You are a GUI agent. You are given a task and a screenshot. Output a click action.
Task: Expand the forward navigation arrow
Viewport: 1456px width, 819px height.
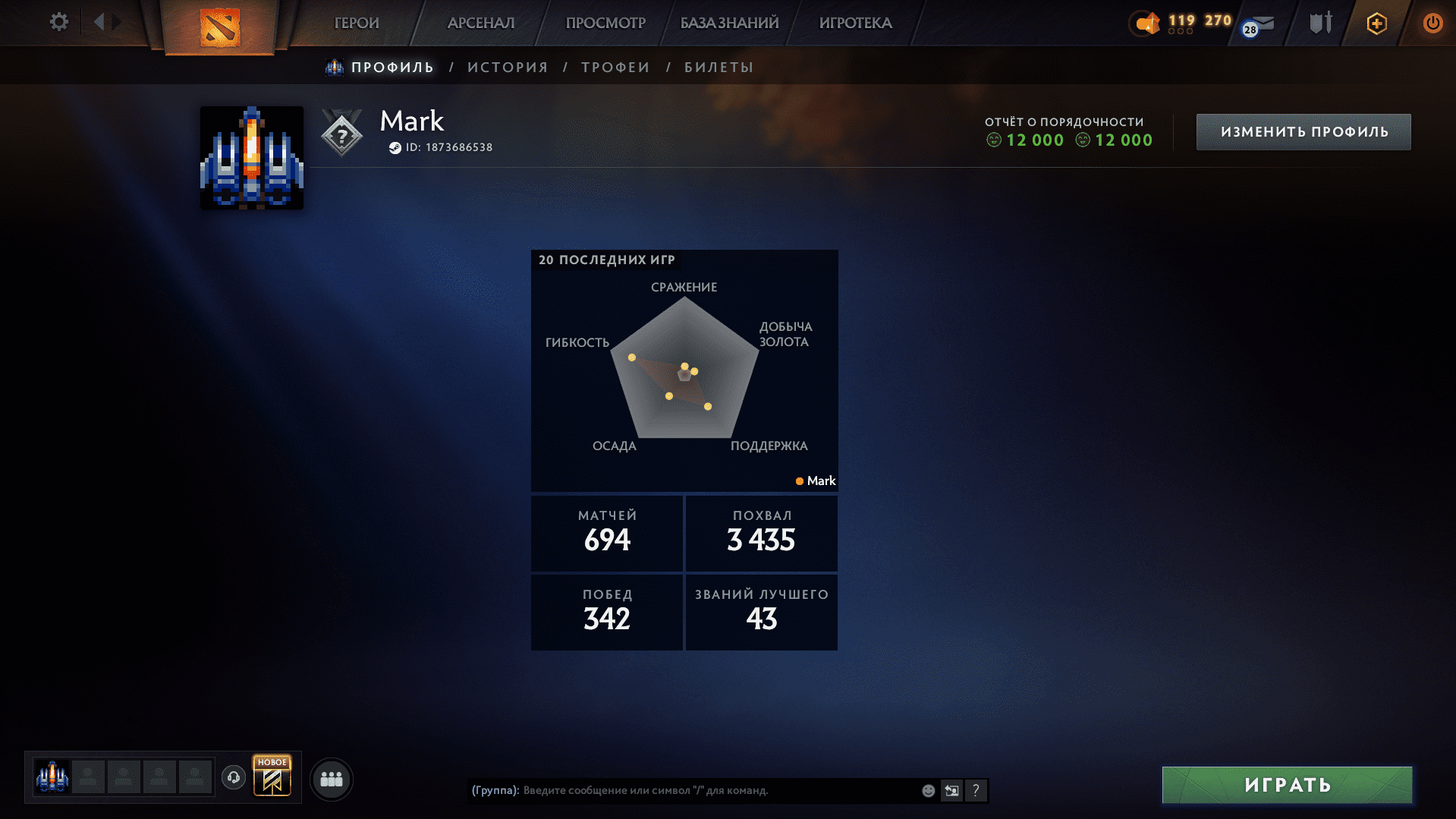point(115,21)
